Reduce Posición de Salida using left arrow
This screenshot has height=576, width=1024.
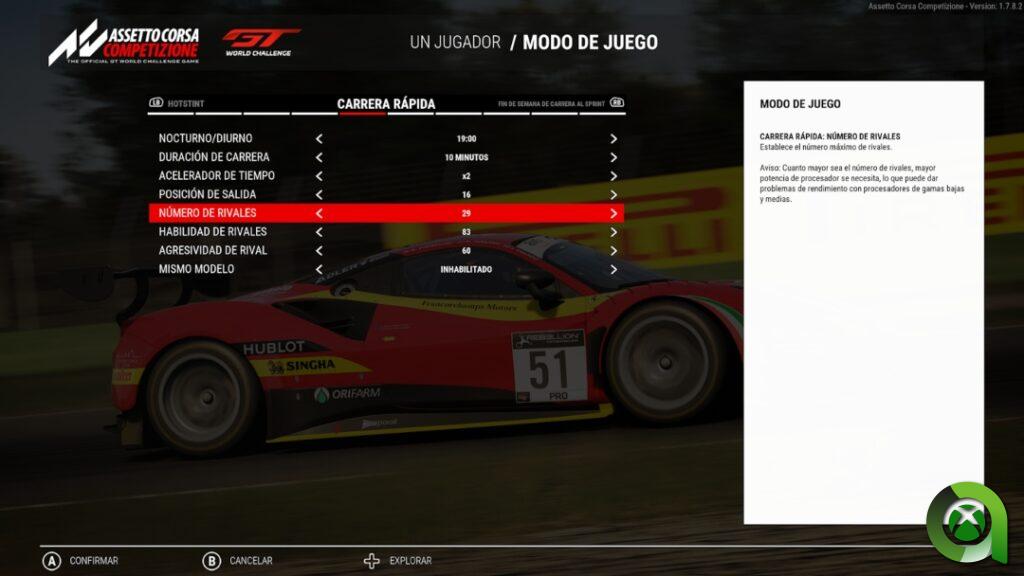[x=319, y=194]
